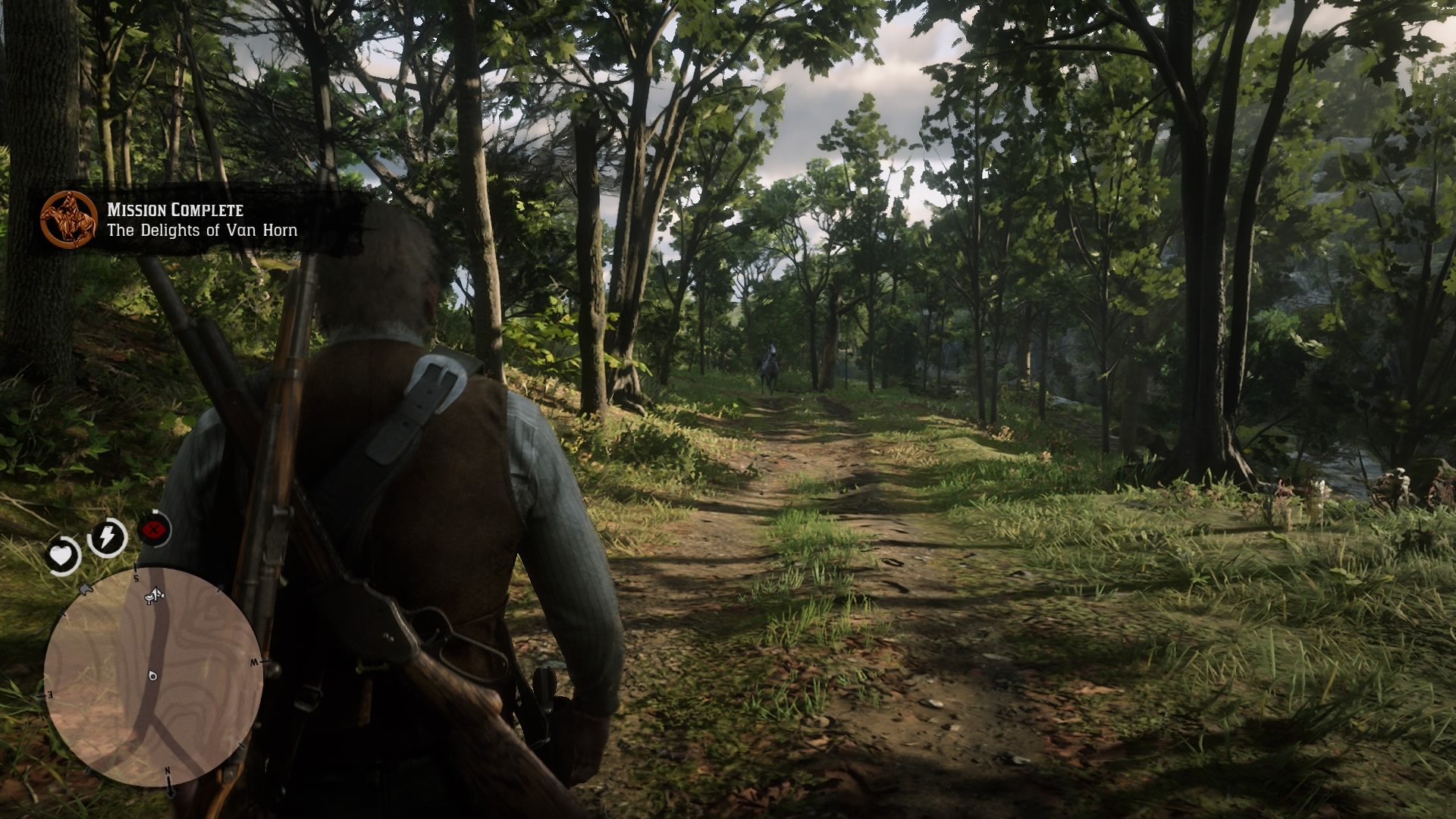The height and width of the screenshot is (819, 1456).
Task: Select the stamina core lightning bolt icon
Action: click(106, 535)
